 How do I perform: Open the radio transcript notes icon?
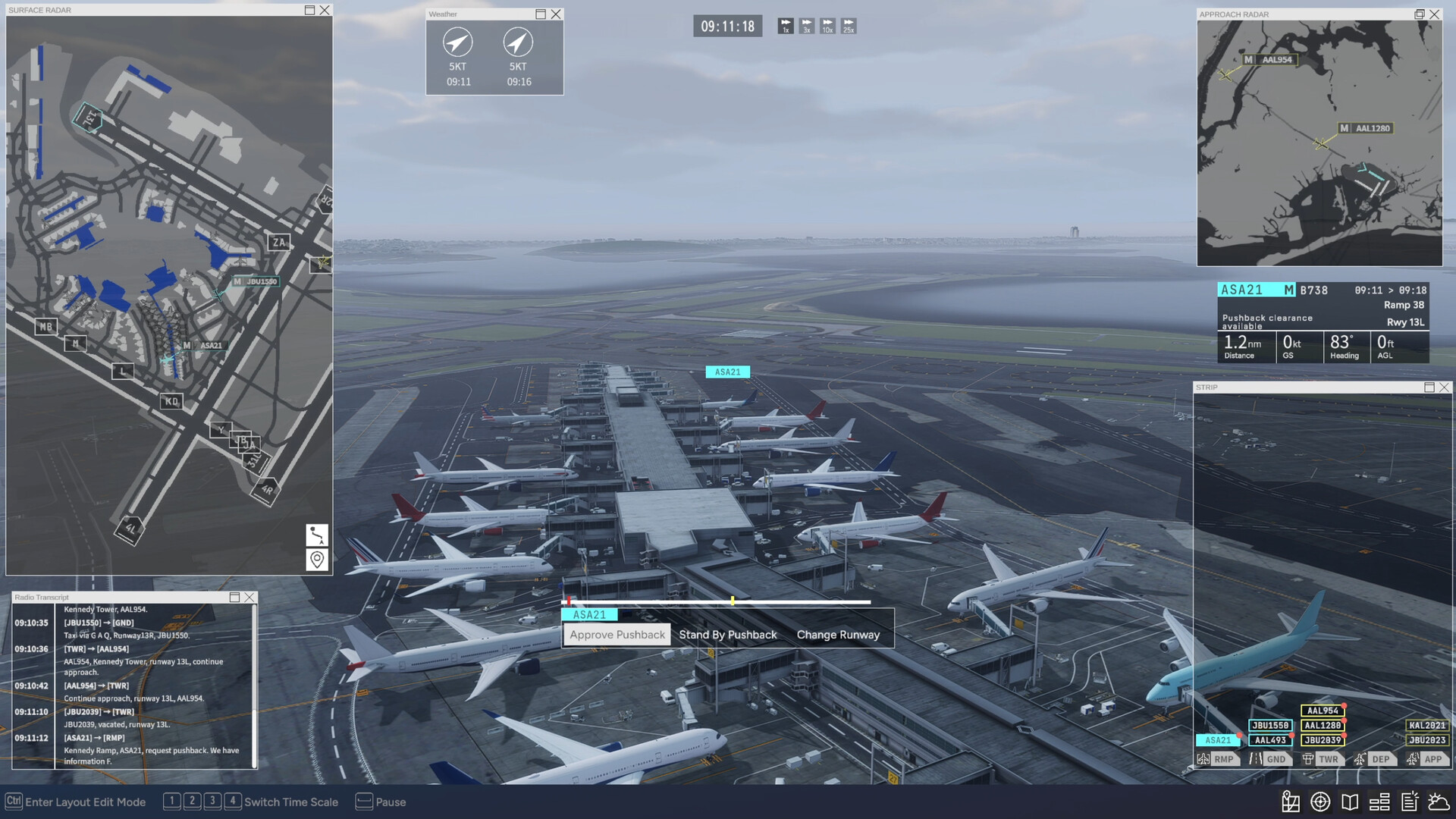pyautogui.click(x=1410, y=802)
